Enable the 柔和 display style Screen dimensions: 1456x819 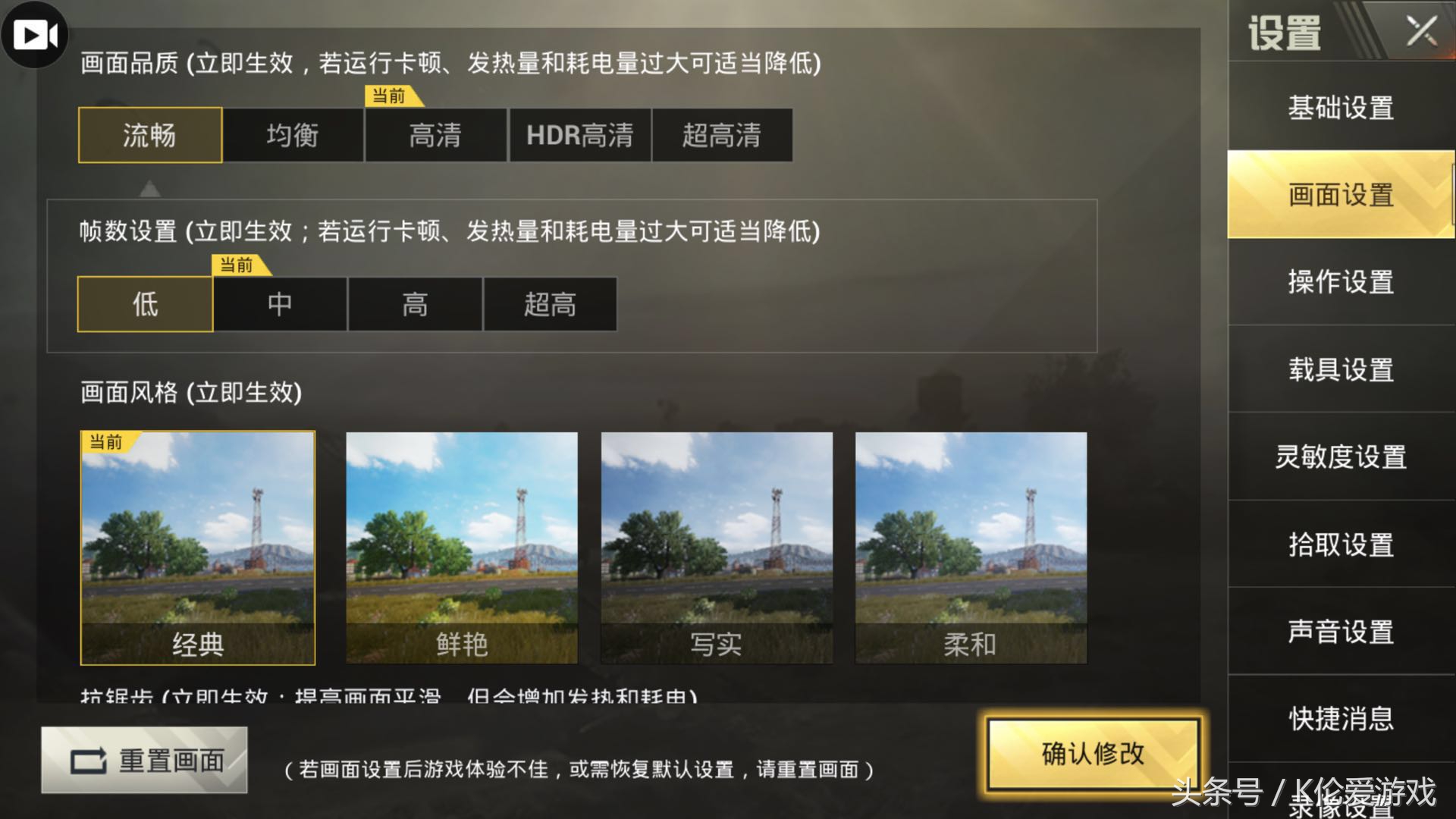click(x=972, y=546)
